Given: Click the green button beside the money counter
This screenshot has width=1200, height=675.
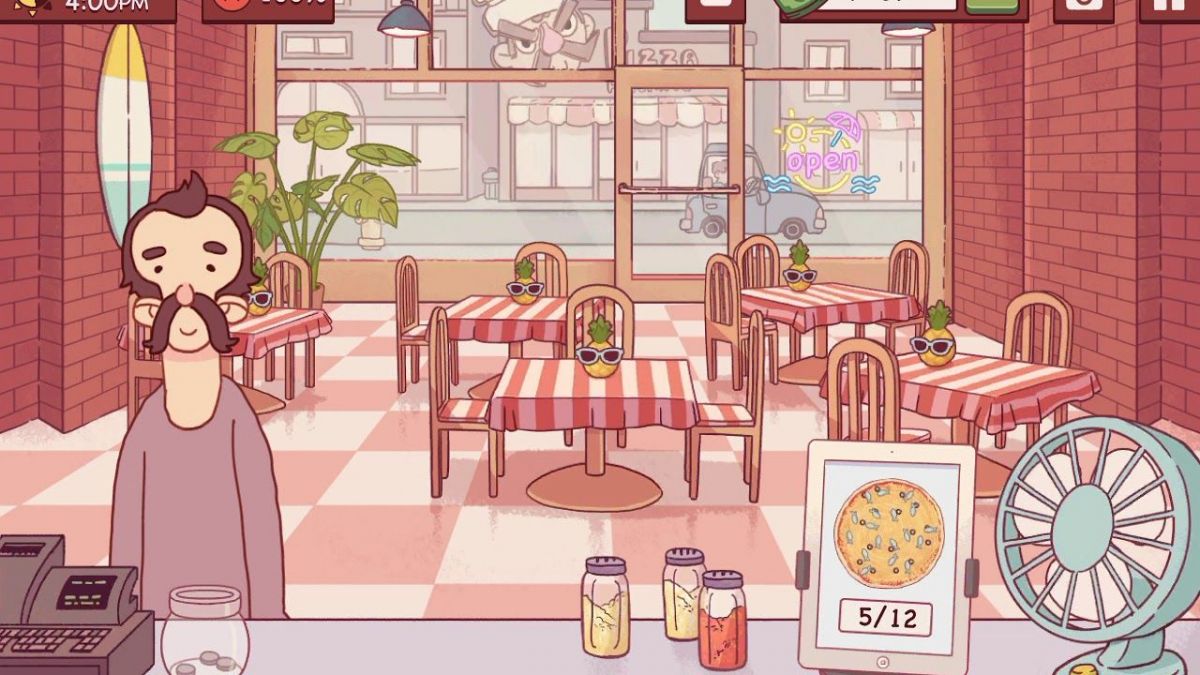Looking at the screenshot, I should coord(992,6).
